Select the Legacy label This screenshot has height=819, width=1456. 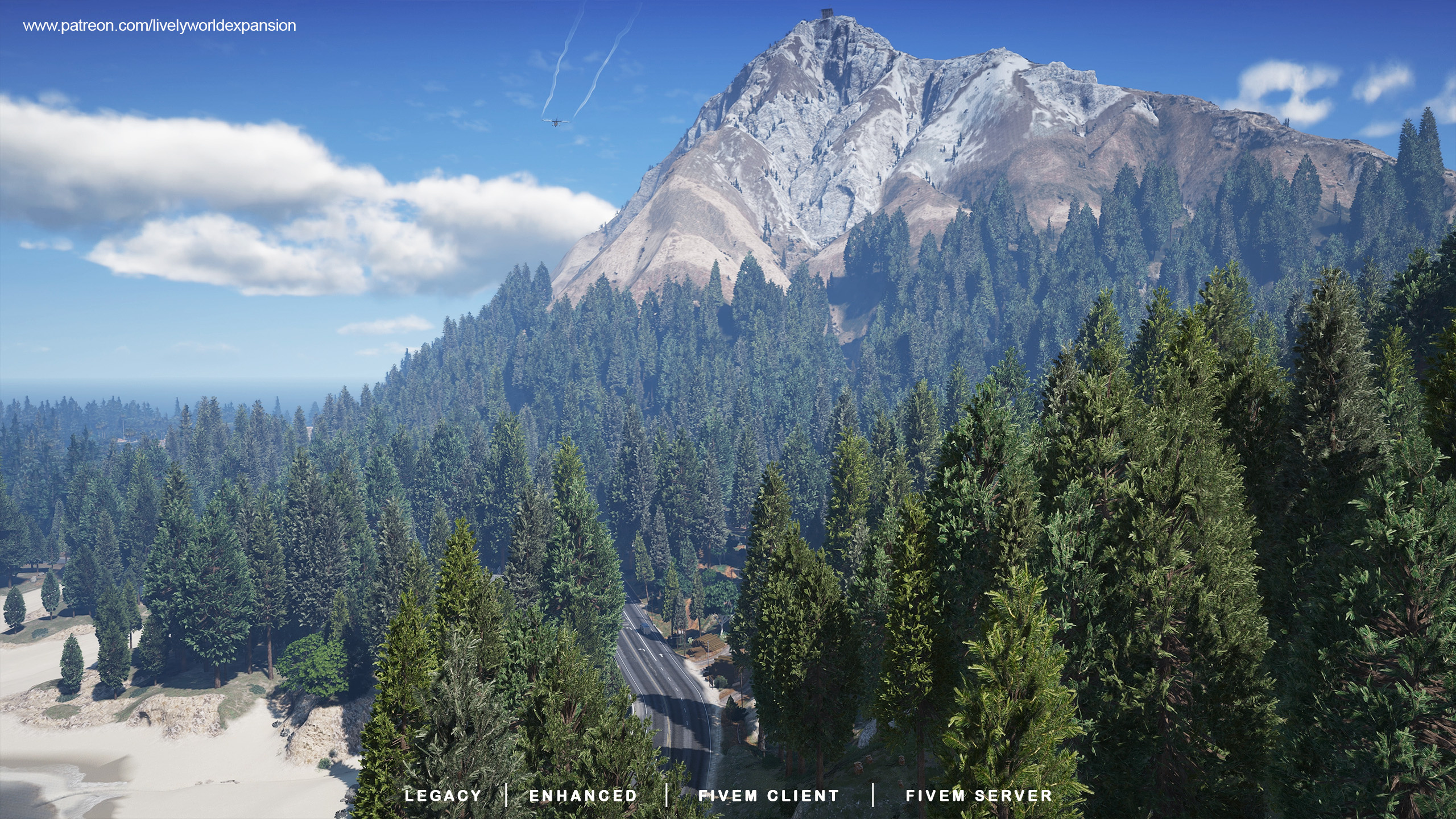click(443, 796)
